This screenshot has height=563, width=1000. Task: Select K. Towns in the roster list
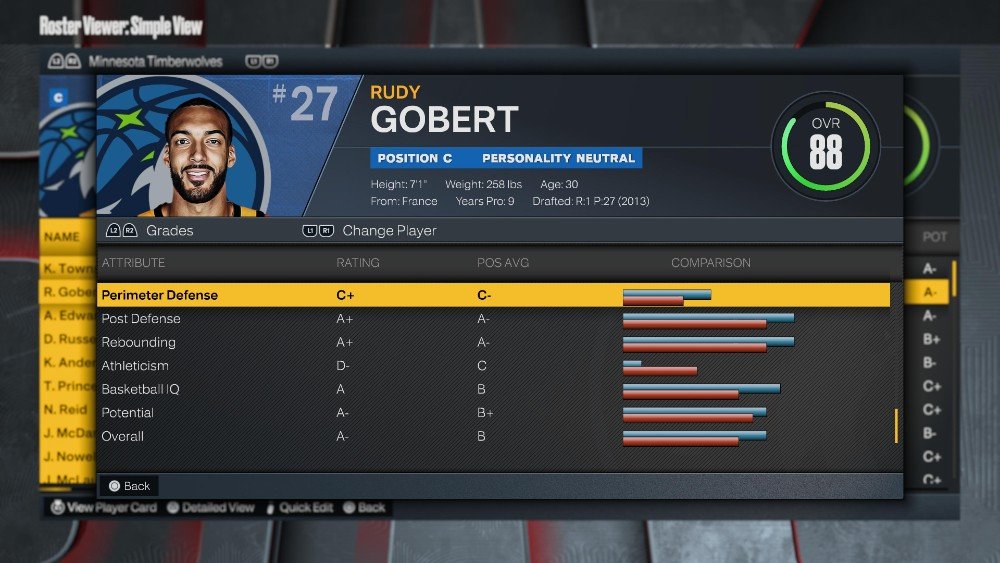point(68,269)
